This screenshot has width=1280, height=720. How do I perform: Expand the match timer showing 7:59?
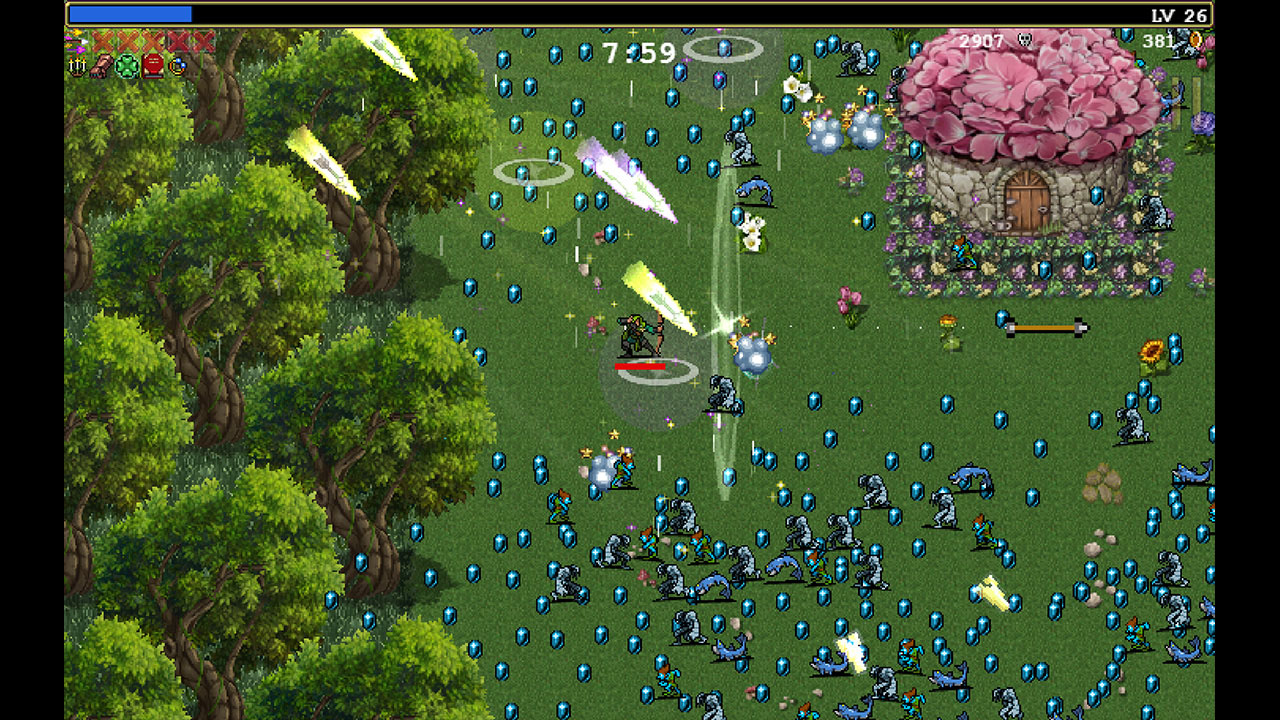pyautogui.click(x=637, y=52)
